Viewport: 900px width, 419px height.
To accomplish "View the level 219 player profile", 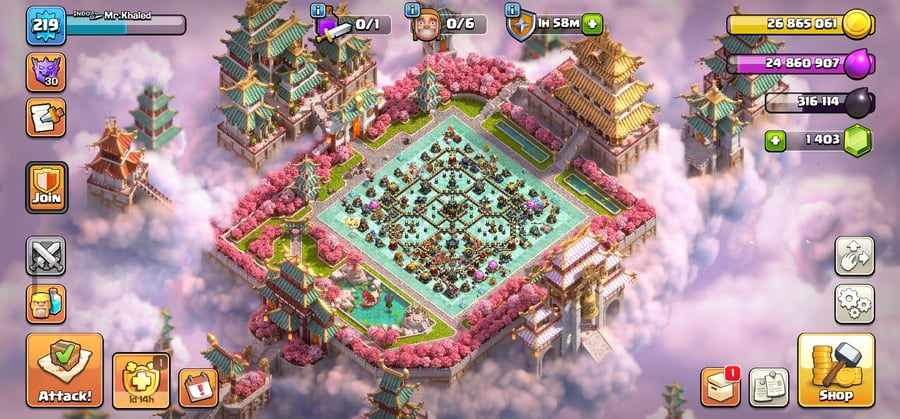I will click(x=46, y=25).
